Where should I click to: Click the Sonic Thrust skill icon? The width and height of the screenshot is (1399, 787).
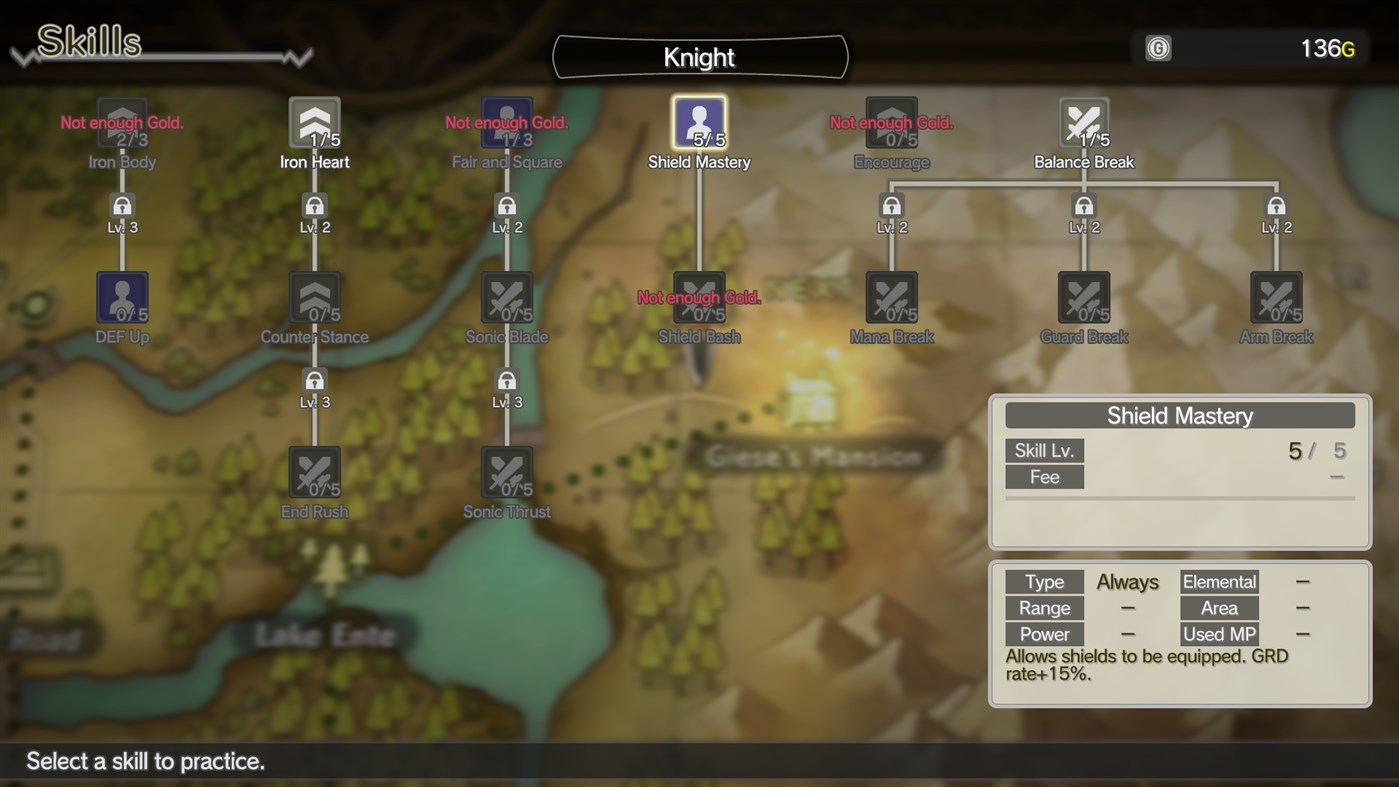(x=506, y=471)
